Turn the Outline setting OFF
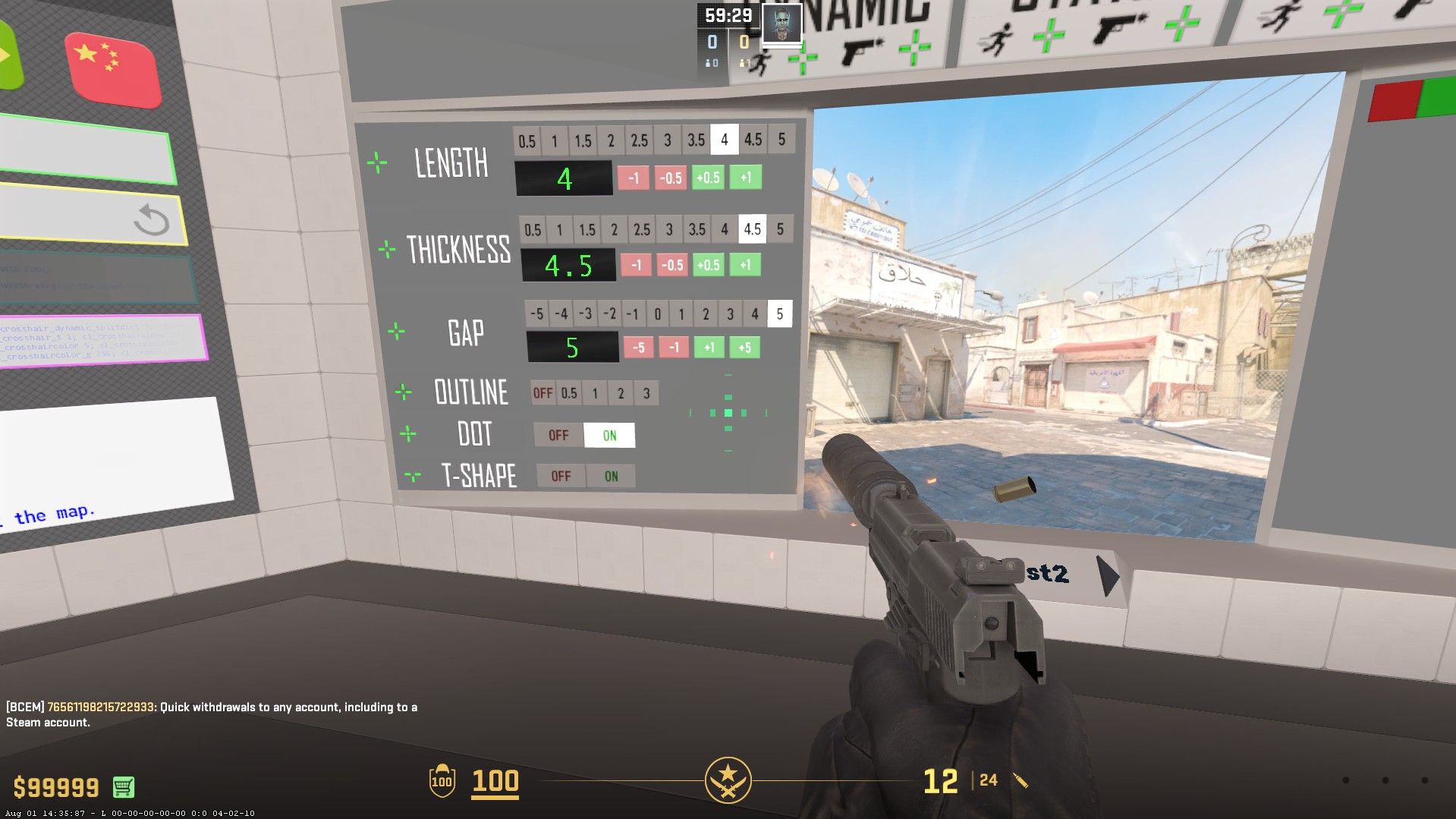 [542, 393]
